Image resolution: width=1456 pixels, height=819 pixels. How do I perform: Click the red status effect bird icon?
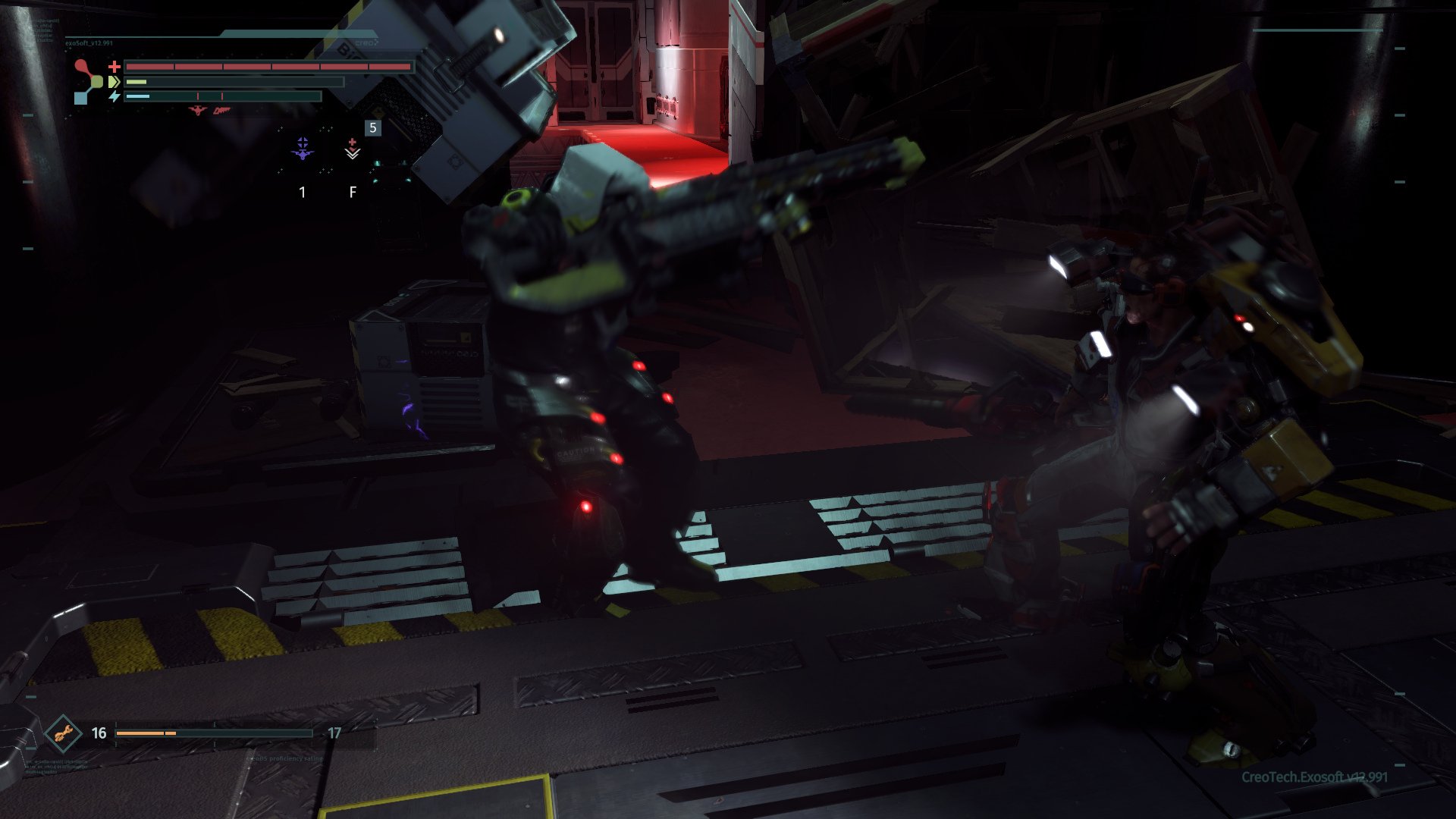pyautogui.click(x=197, y=111)
